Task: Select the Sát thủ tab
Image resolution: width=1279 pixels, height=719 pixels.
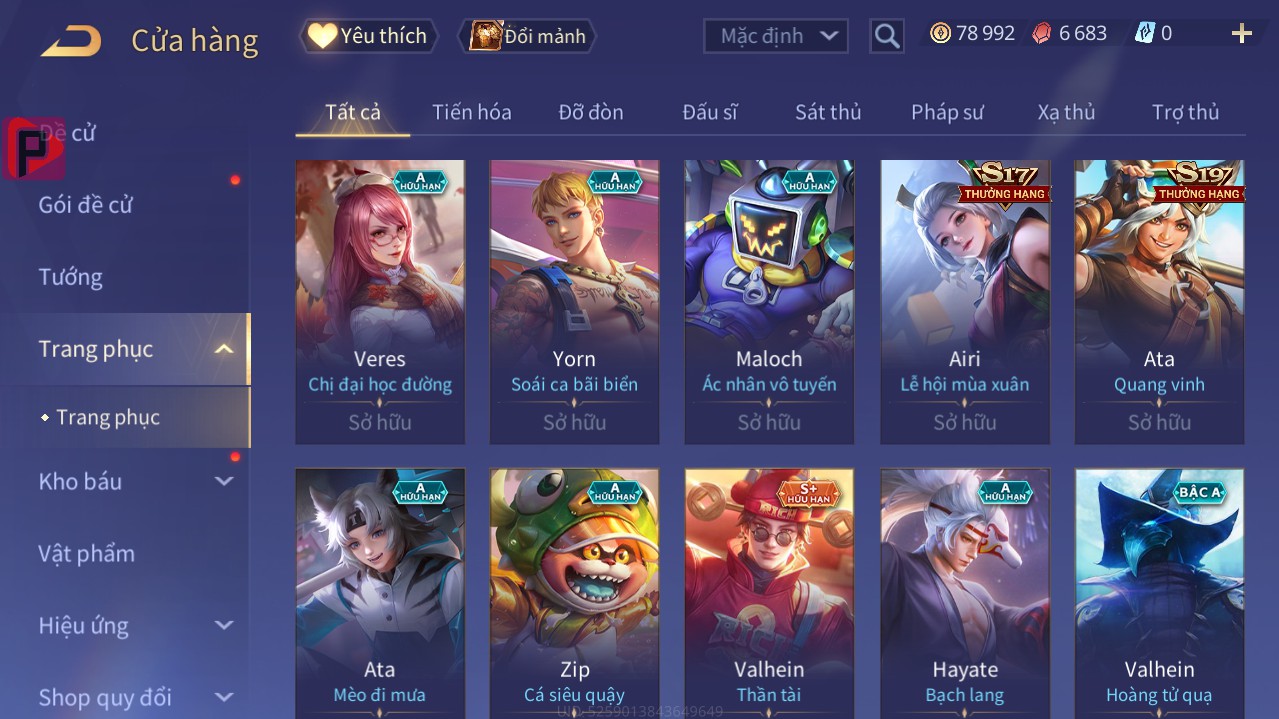Action: click(827, 112)
